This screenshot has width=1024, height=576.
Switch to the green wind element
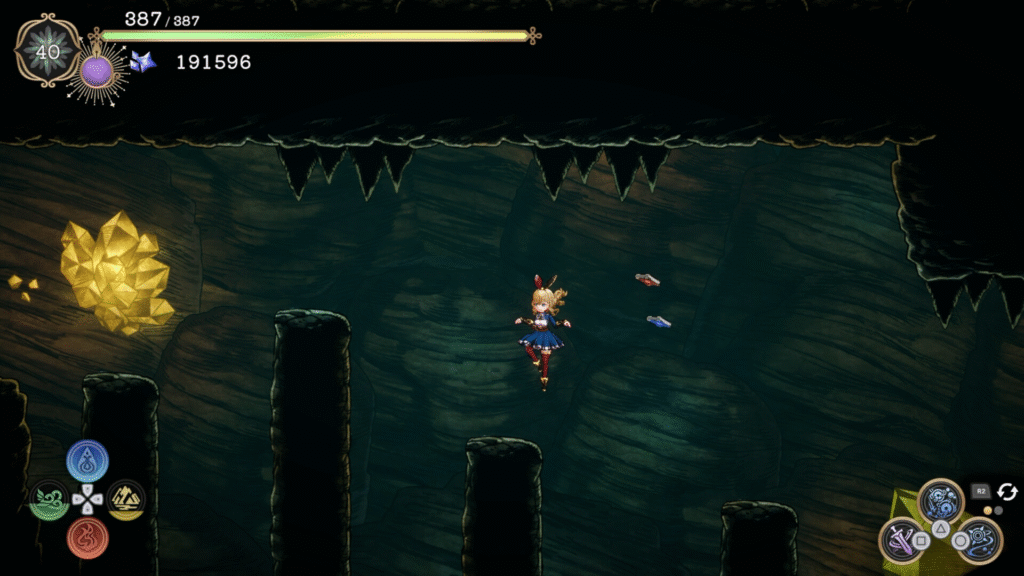pos(48,499)
